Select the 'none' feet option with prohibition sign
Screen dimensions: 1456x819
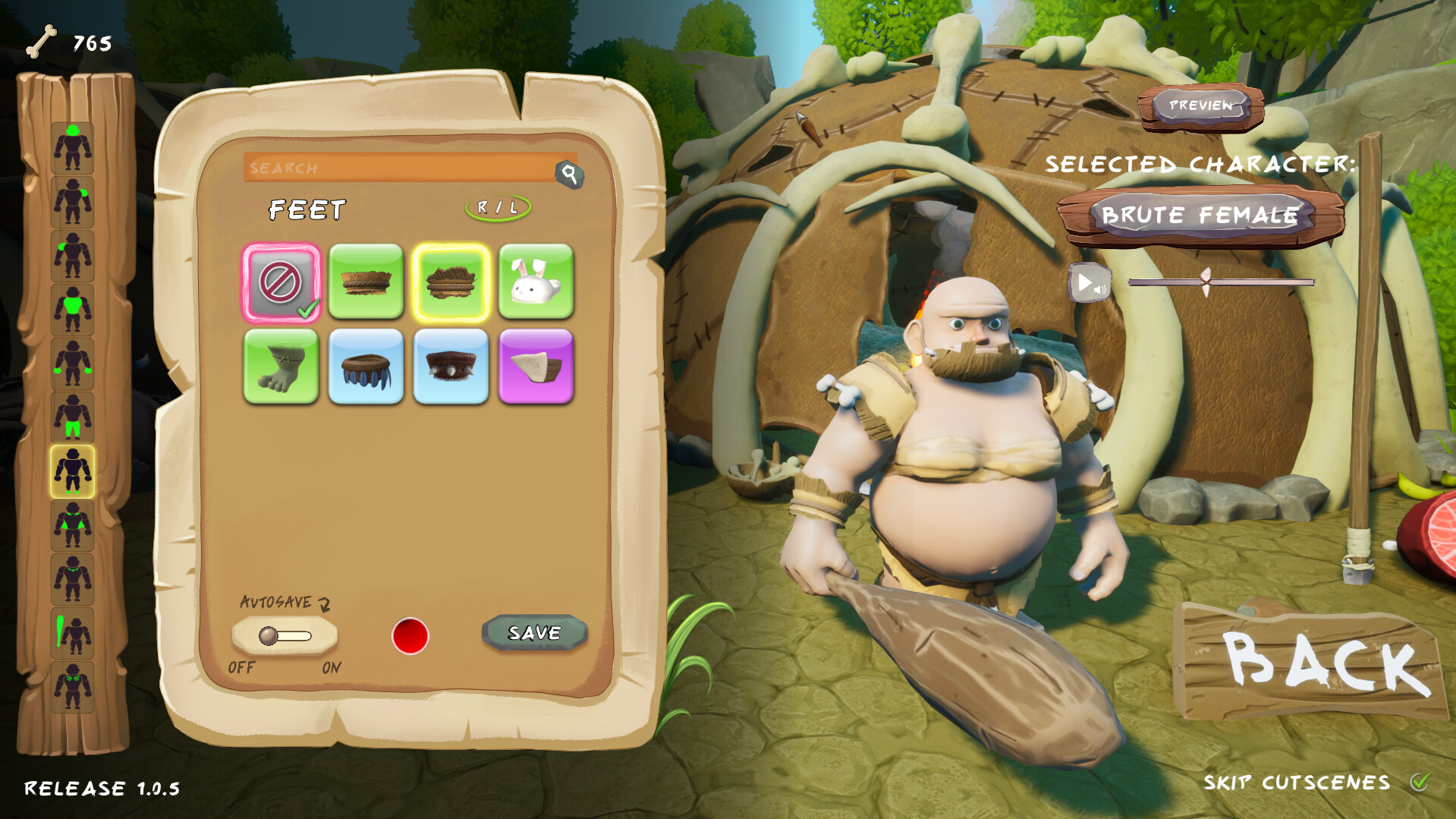click(x=281, y=284)
